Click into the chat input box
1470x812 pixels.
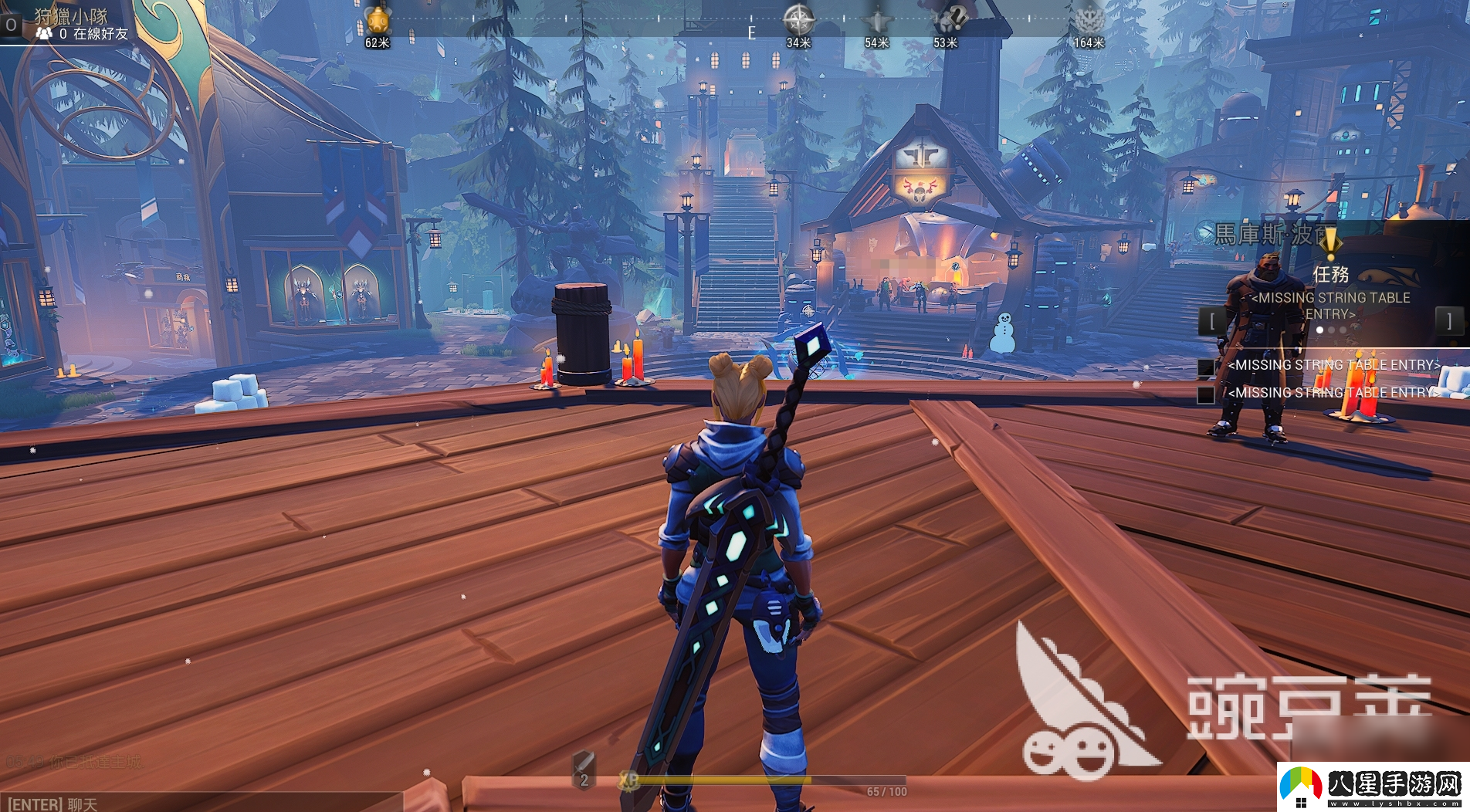(201, 803)
